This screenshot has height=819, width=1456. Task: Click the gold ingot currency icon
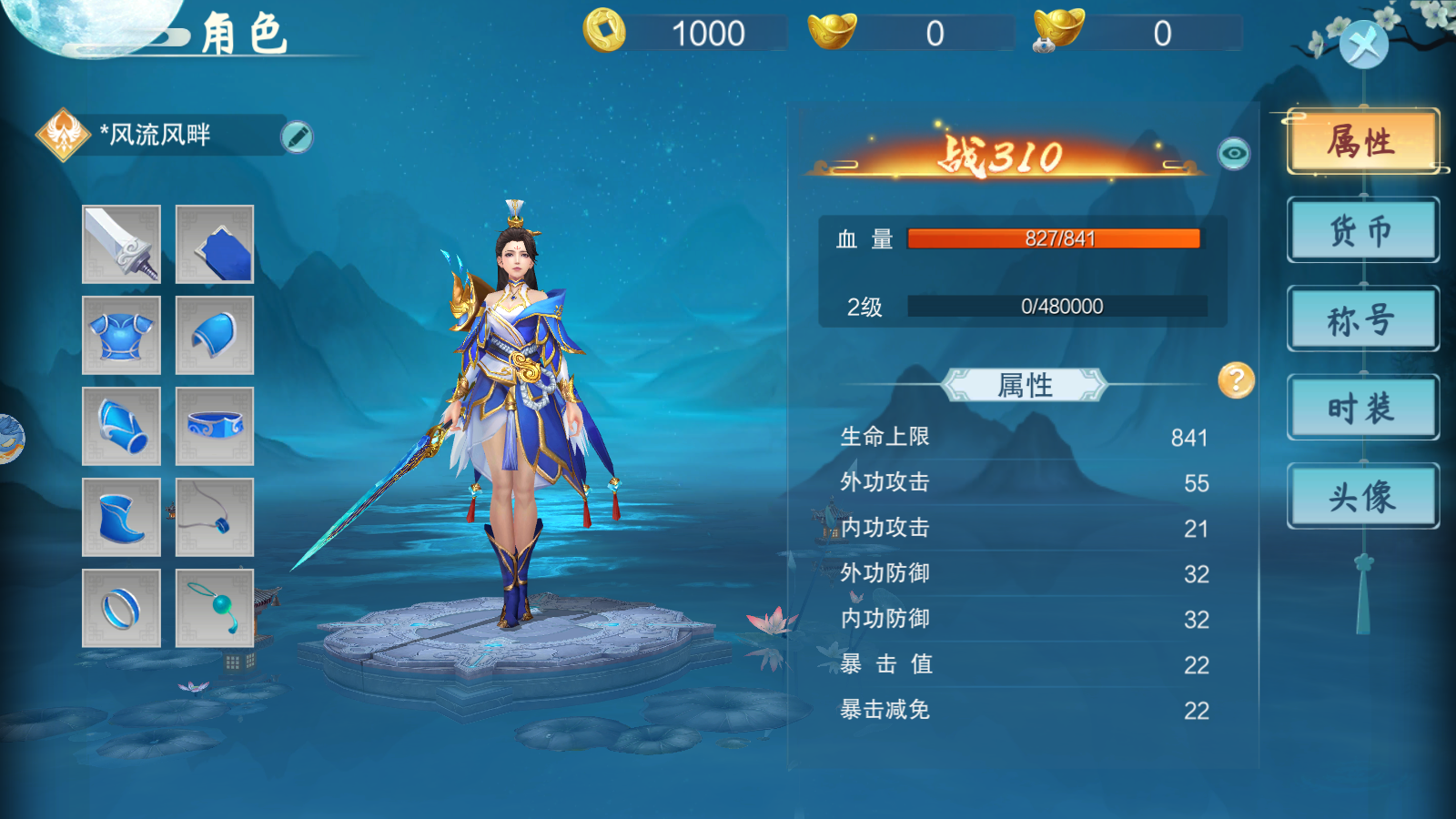(834, 30)
